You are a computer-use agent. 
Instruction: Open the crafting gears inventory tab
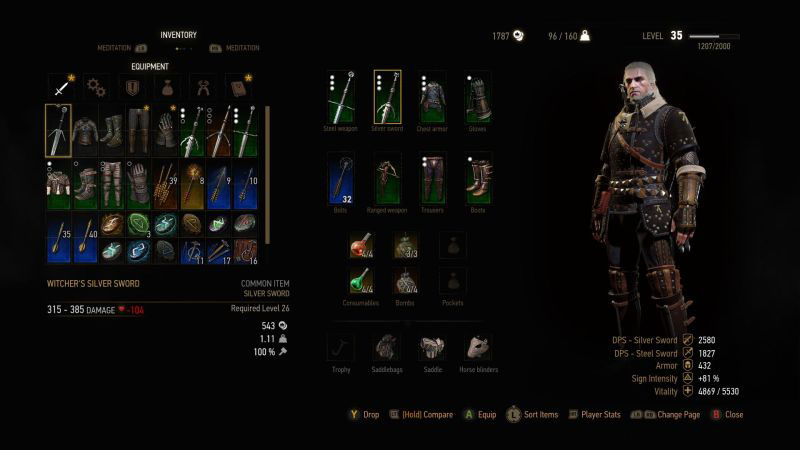pos(96,87)
